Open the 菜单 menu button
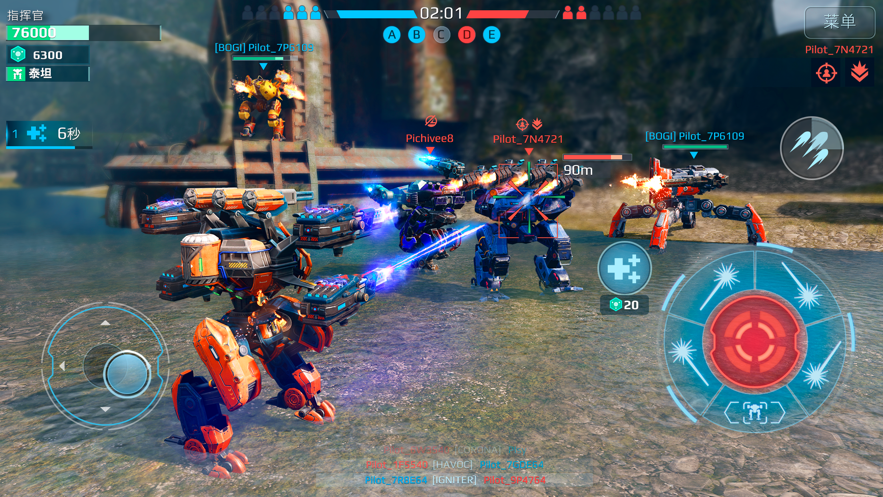Image resolution: width=883 pixels, height=497 pixels. [839, 22]
